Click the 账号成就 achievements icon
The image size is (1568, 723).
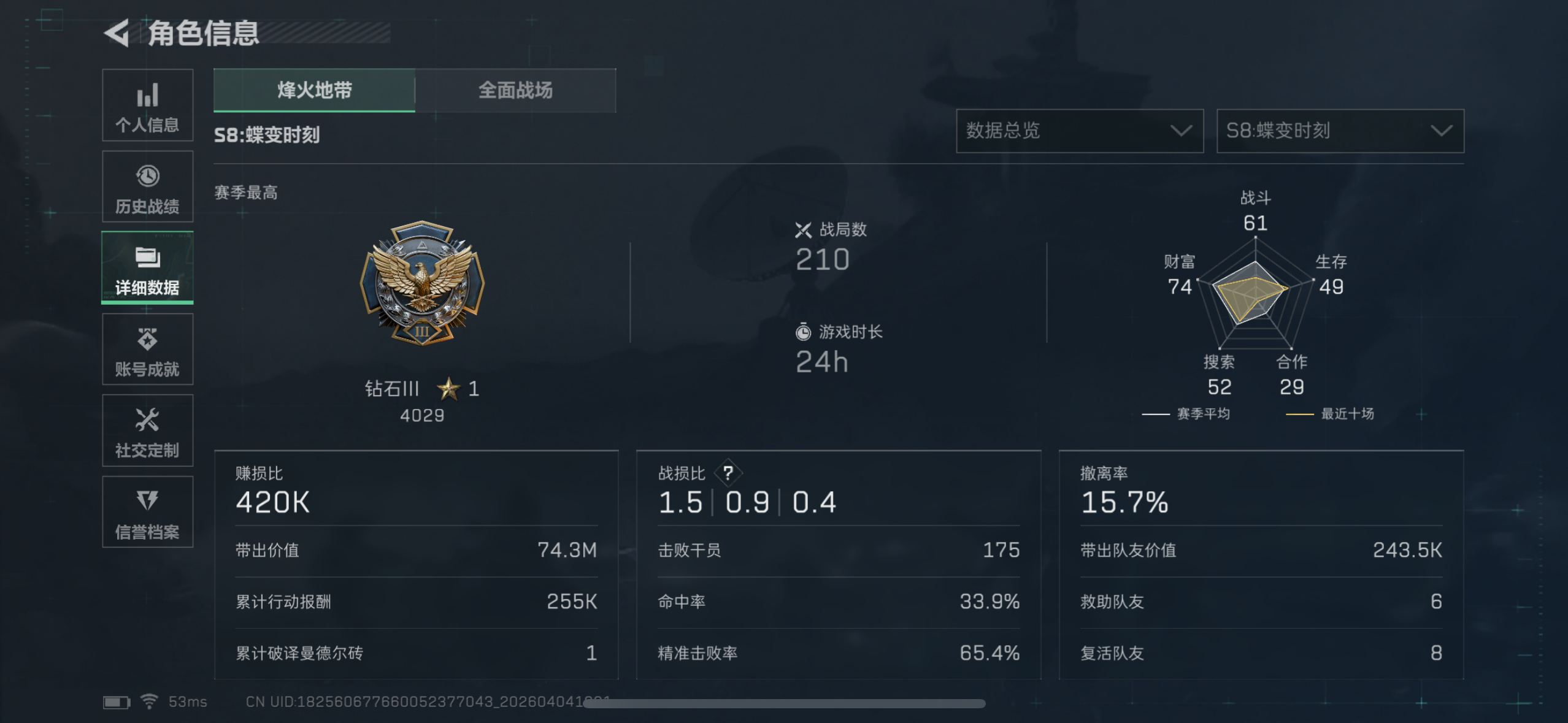147,350
